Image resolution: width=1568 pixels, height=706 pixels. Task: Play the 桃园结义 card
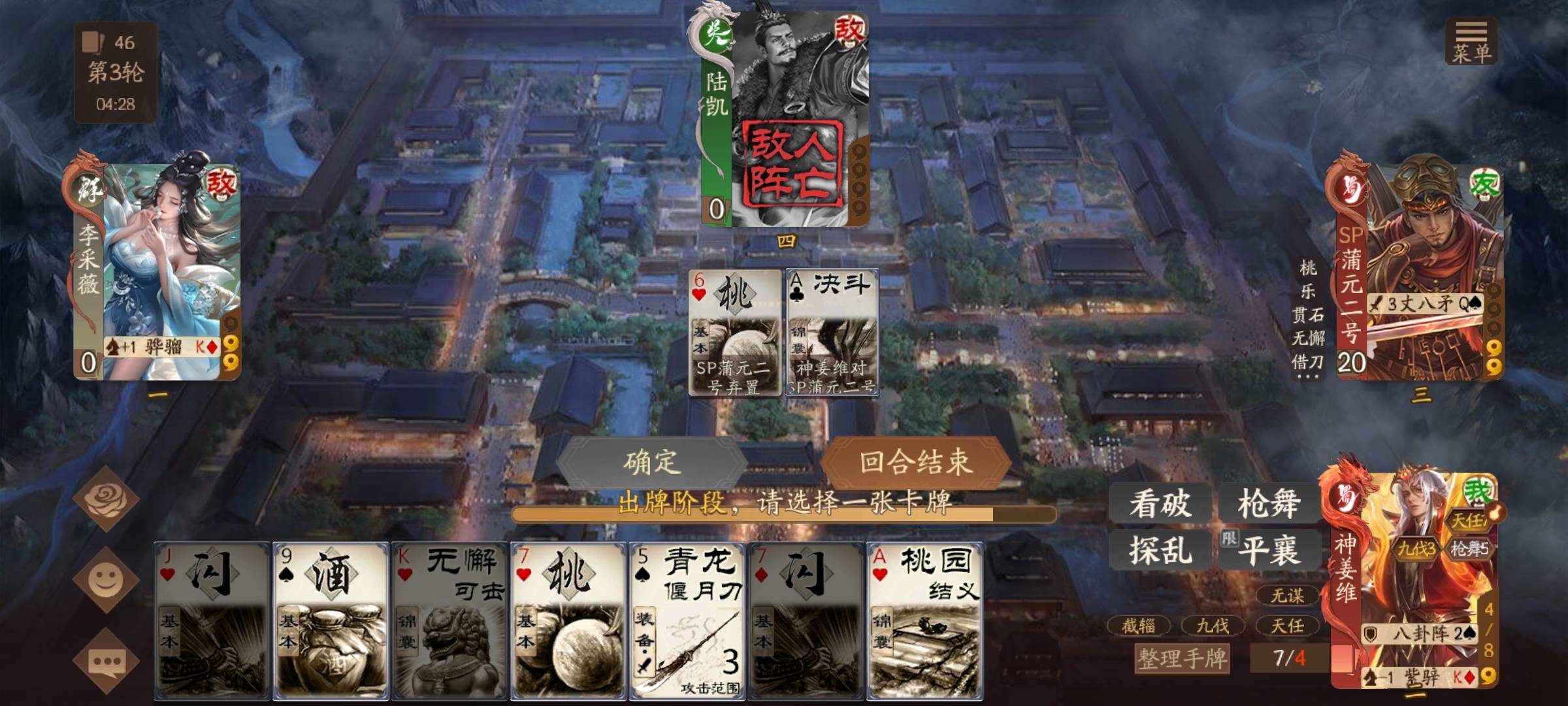coord(924,621)
